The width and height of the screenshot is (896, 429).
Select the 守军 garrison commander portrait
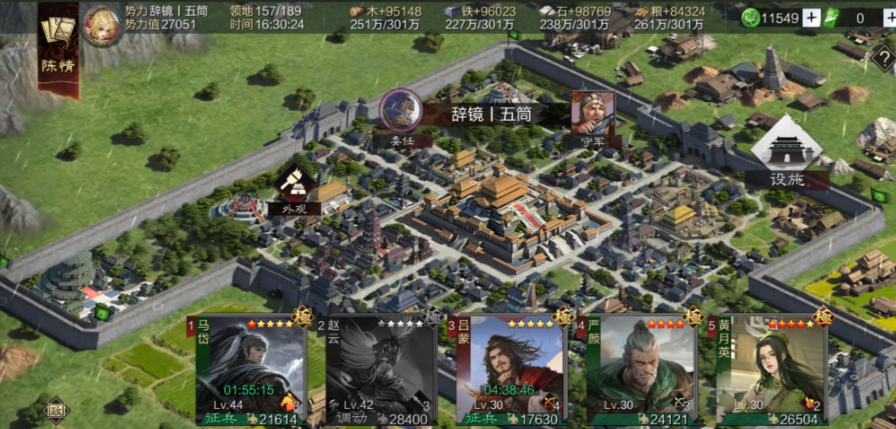coord(592,115)
